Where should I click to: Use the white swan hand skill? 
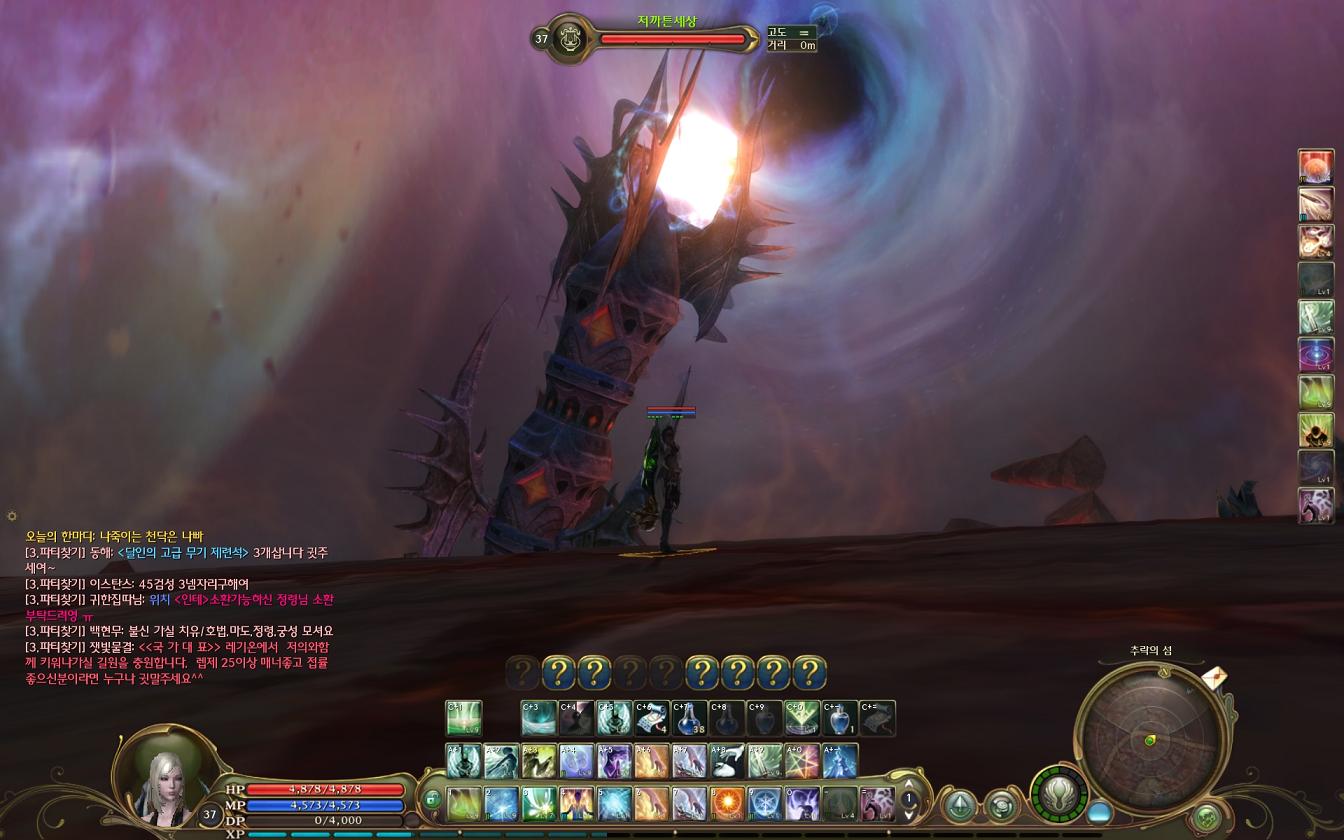pos(727,761)
